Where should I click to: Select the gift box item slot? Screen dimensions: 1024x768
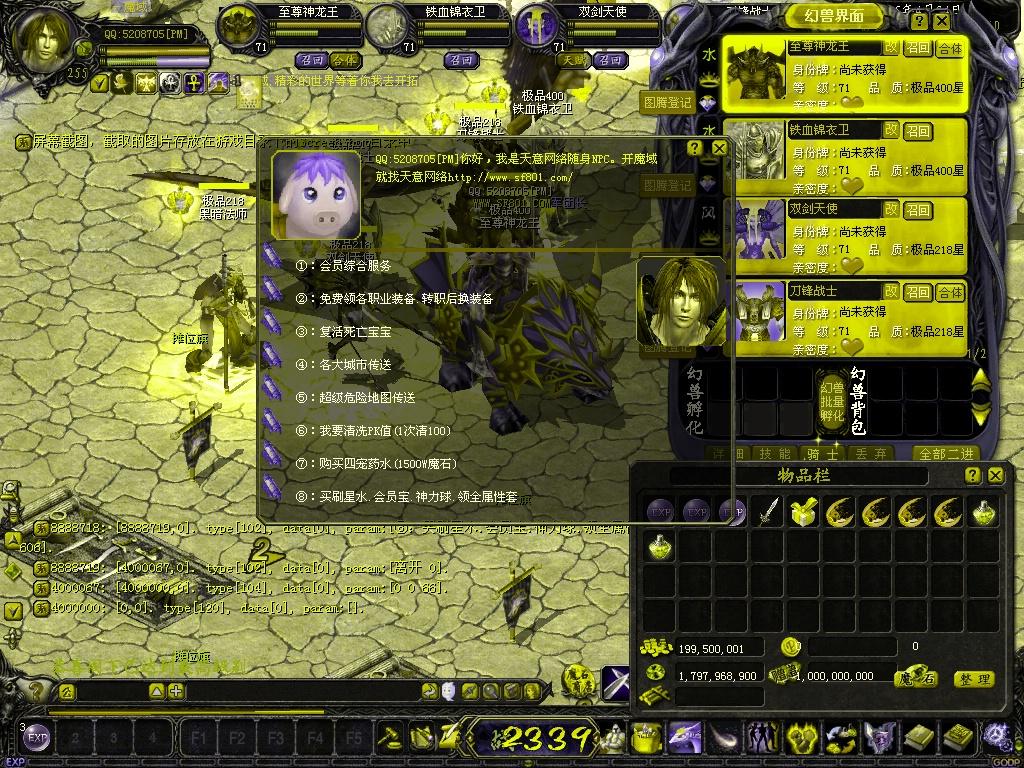(803, 513)
